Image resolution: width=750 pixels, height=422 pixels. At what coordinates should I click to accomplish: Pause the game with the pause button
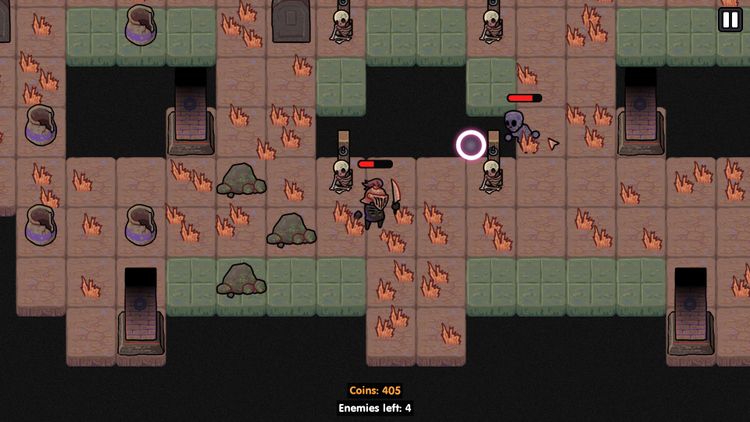(x=730, y=19)
